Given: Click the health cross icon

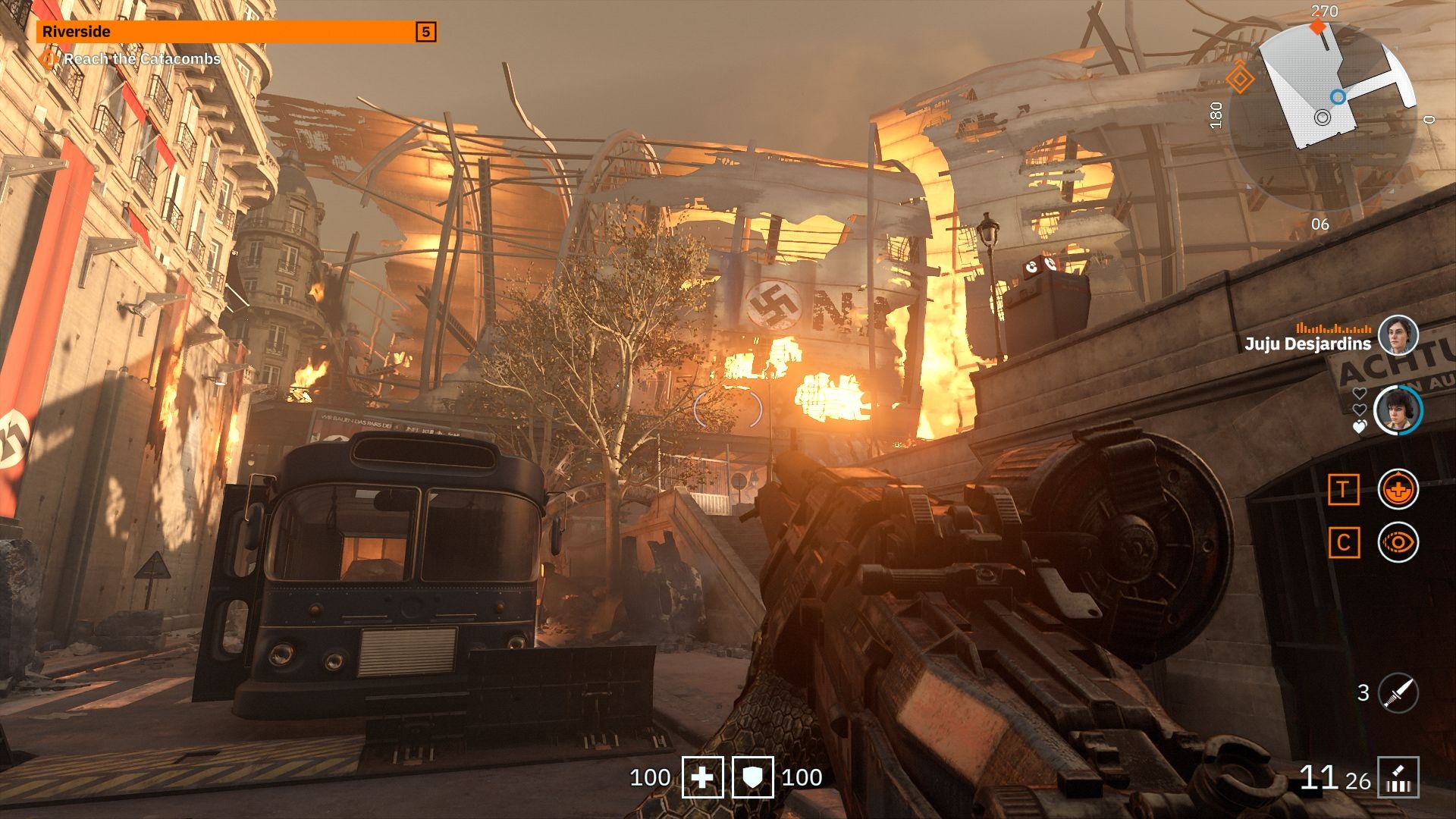Looking at the screenshot, I should coord(702,777).
